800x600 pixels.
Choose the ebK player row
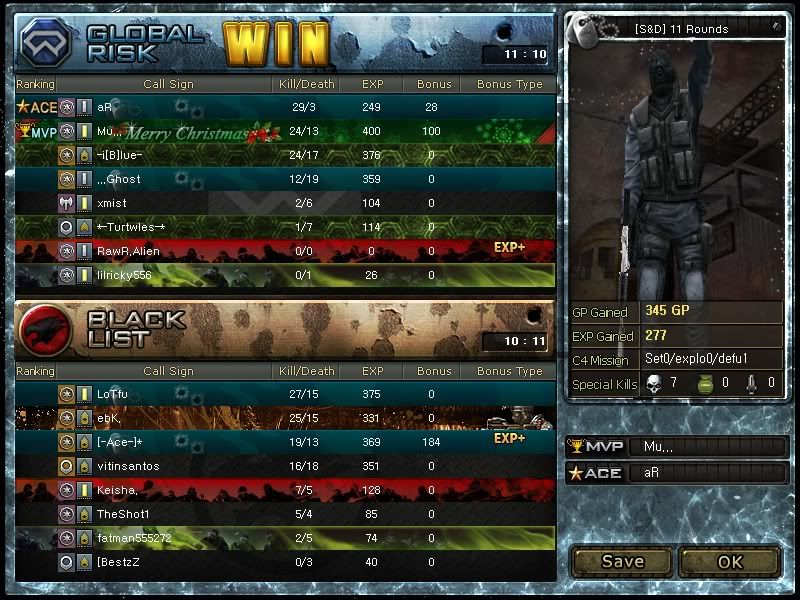[285, 418]
